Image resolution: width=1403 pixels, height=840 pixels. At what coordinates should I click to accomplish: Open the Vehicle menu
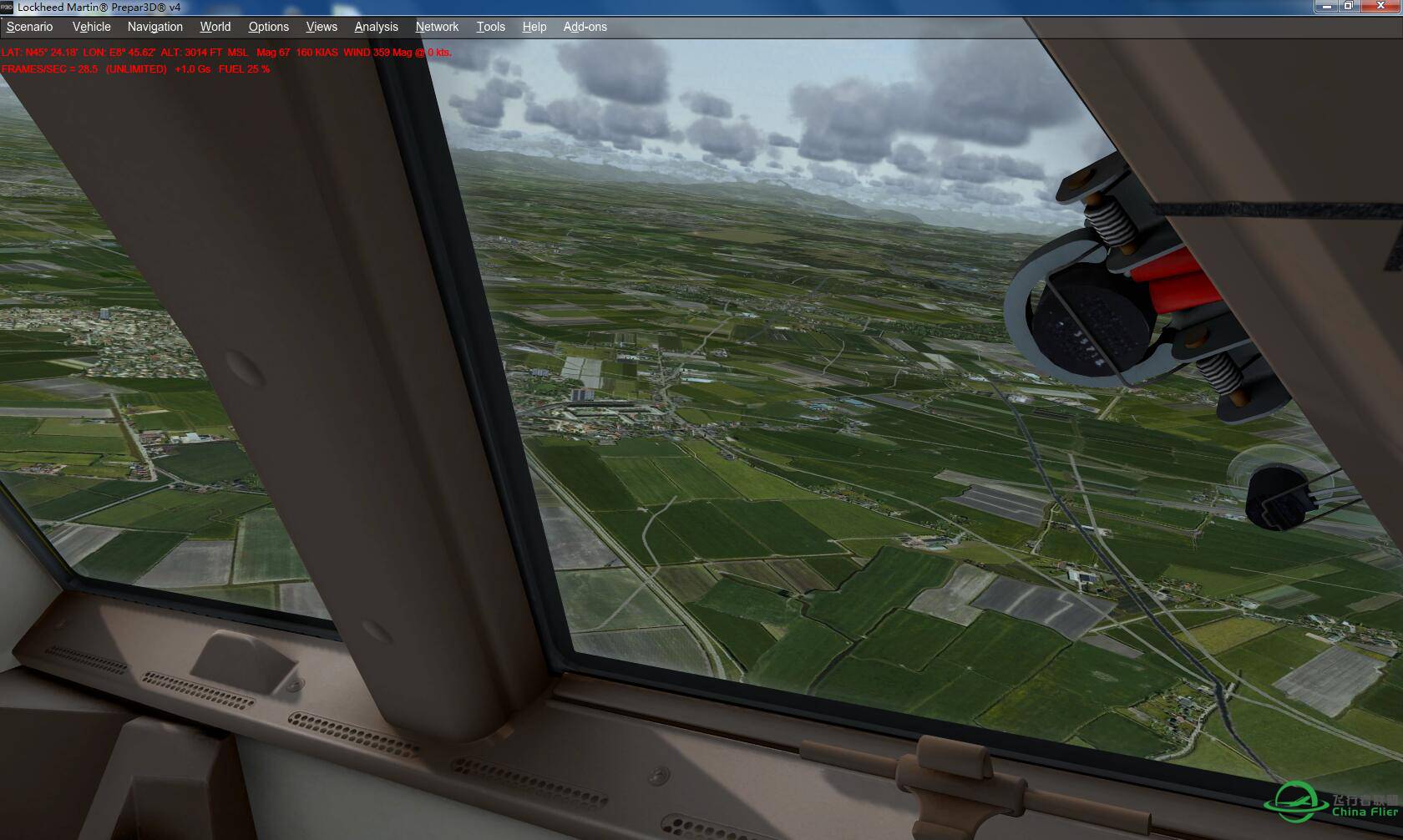pyautogui.click(x=91, y=27)
